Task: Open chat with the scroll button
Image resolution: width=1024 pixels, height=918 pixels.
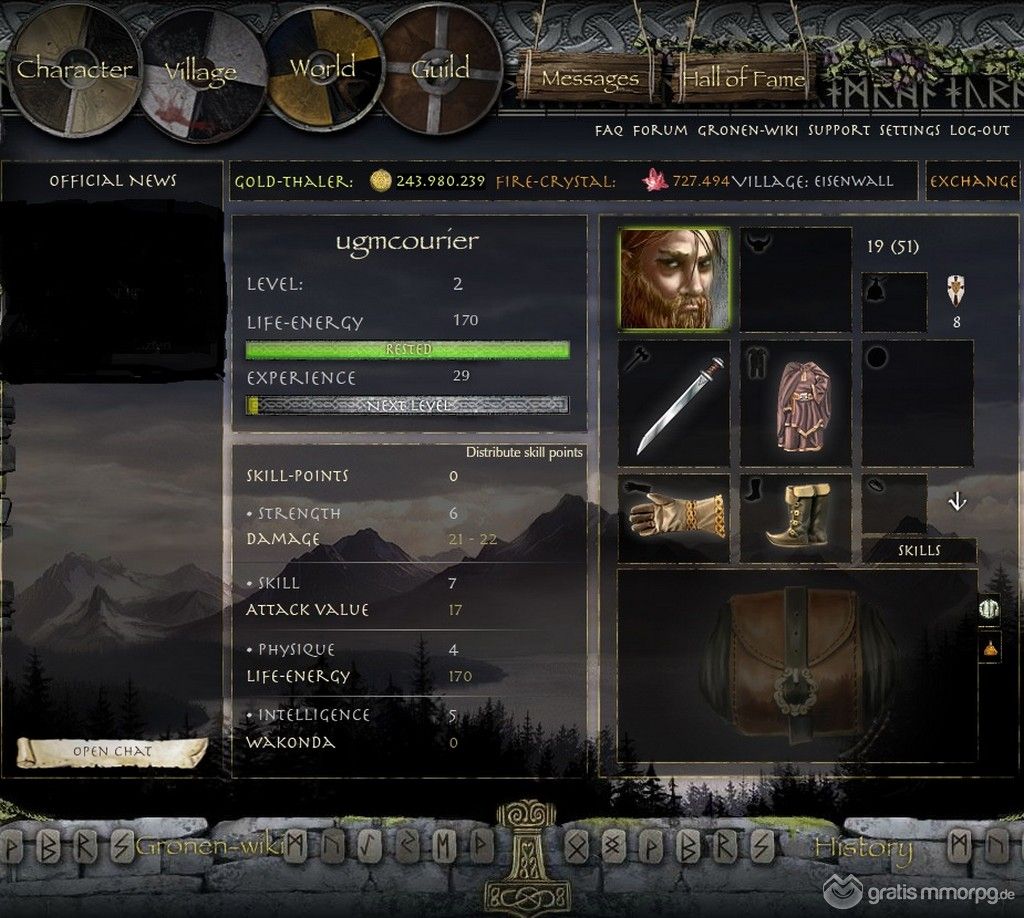Action: pos(112,751)
